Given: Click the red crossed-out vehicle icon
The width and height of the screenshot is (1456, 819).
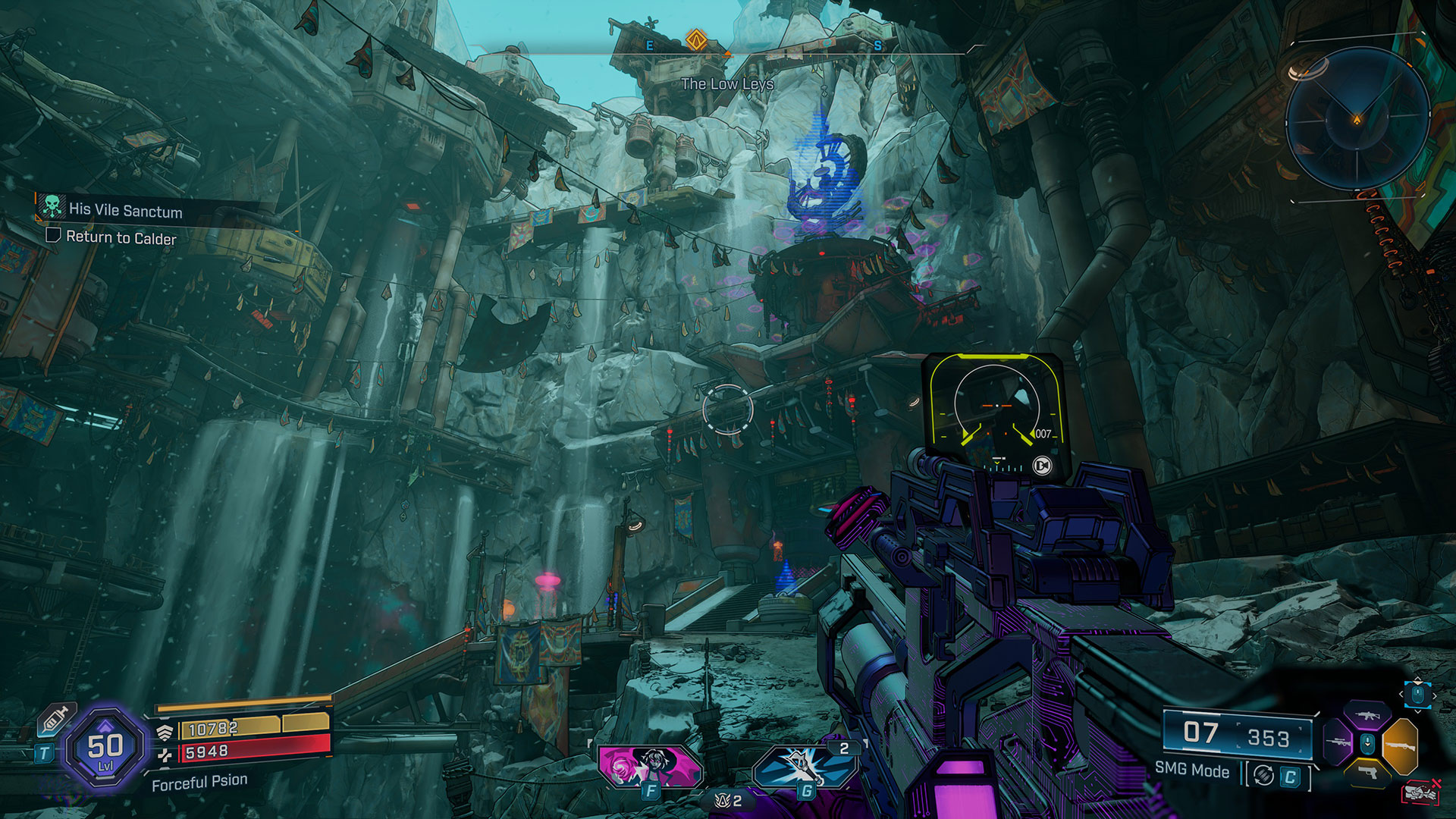Looking at the screenshot, I should tap(1420, 792).
